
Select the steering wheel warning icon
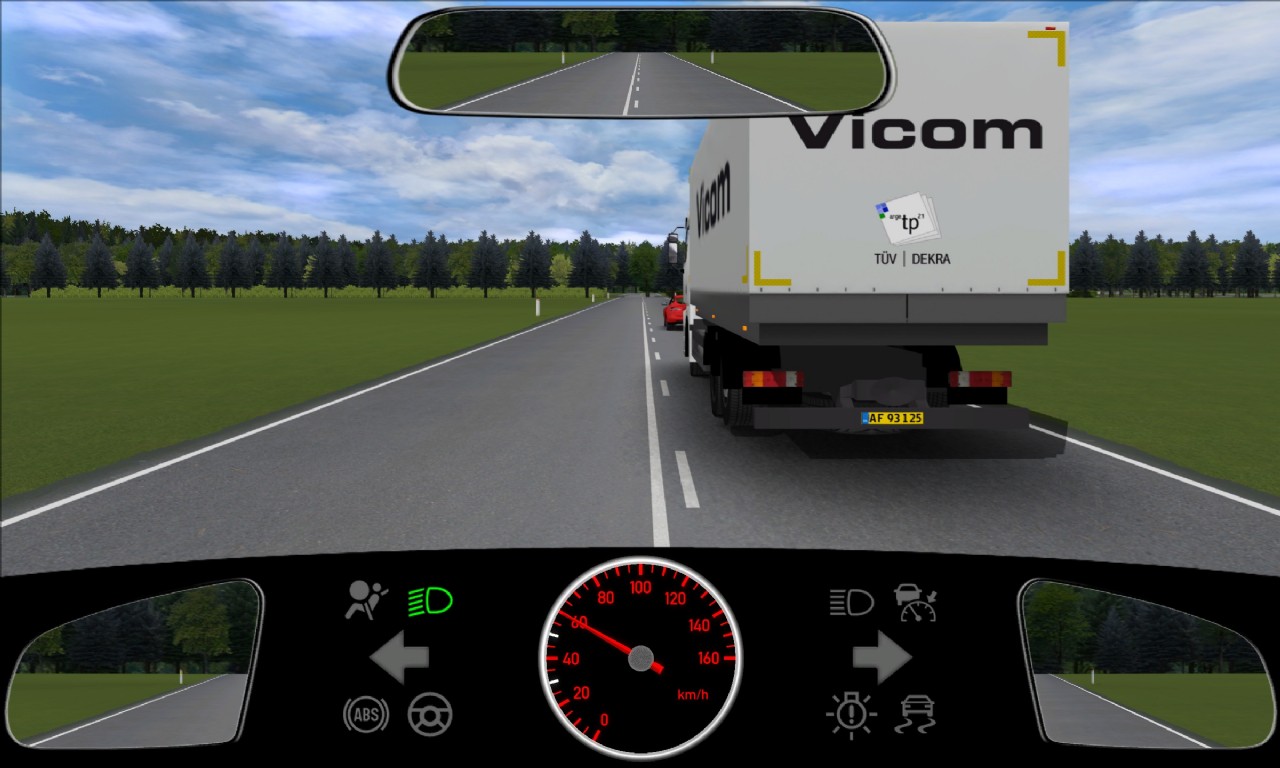coord(430,714)
